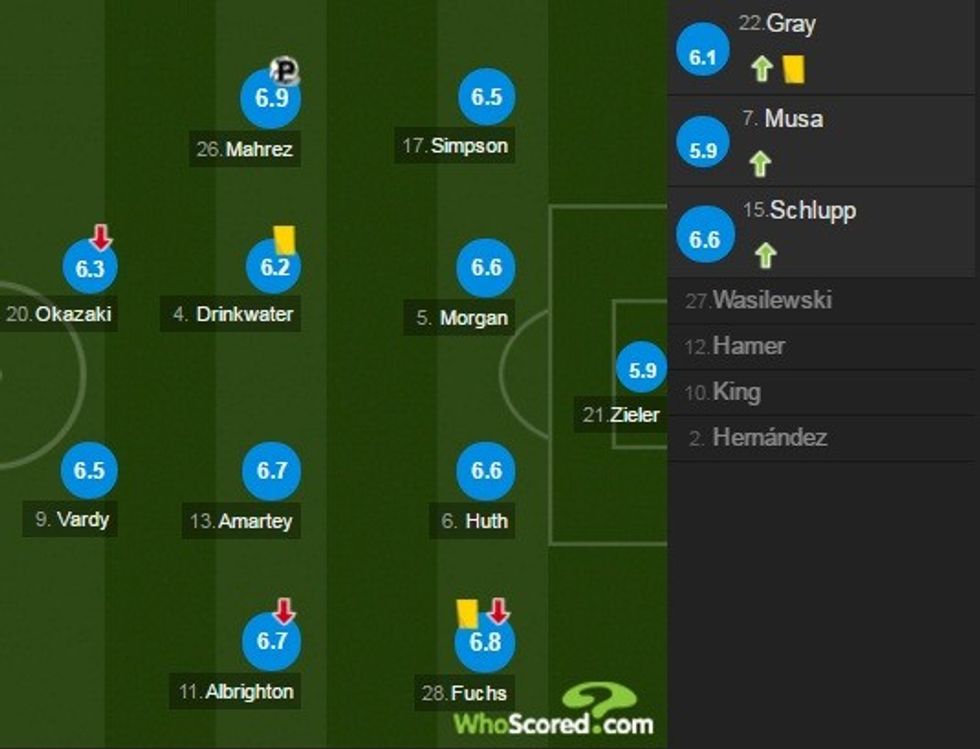Select substitute Musa in the bench list
This screenshot has height=749, width=980.
(822, 141)
